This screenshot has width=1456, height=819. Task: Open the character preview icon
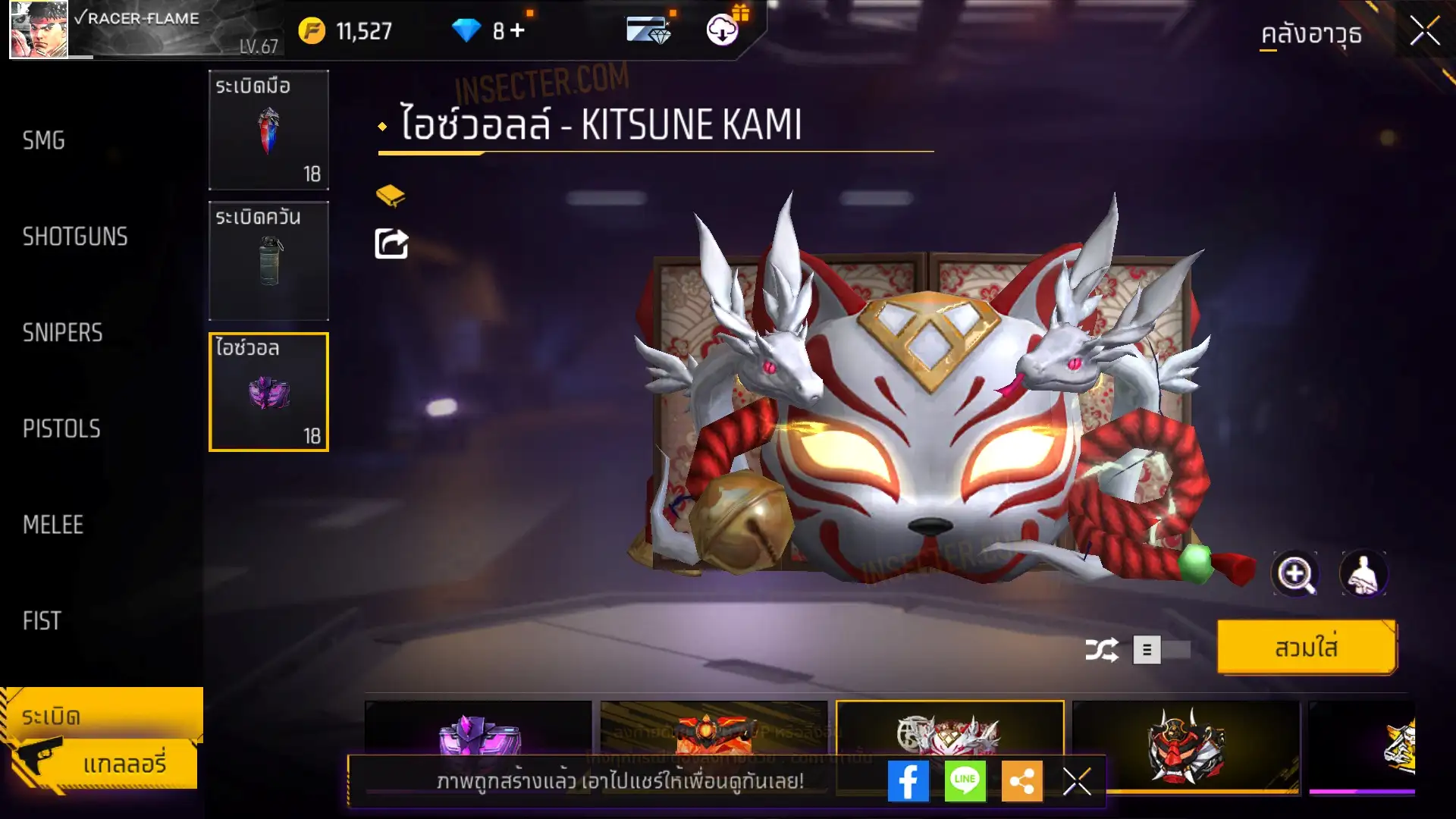(1363, 574)
